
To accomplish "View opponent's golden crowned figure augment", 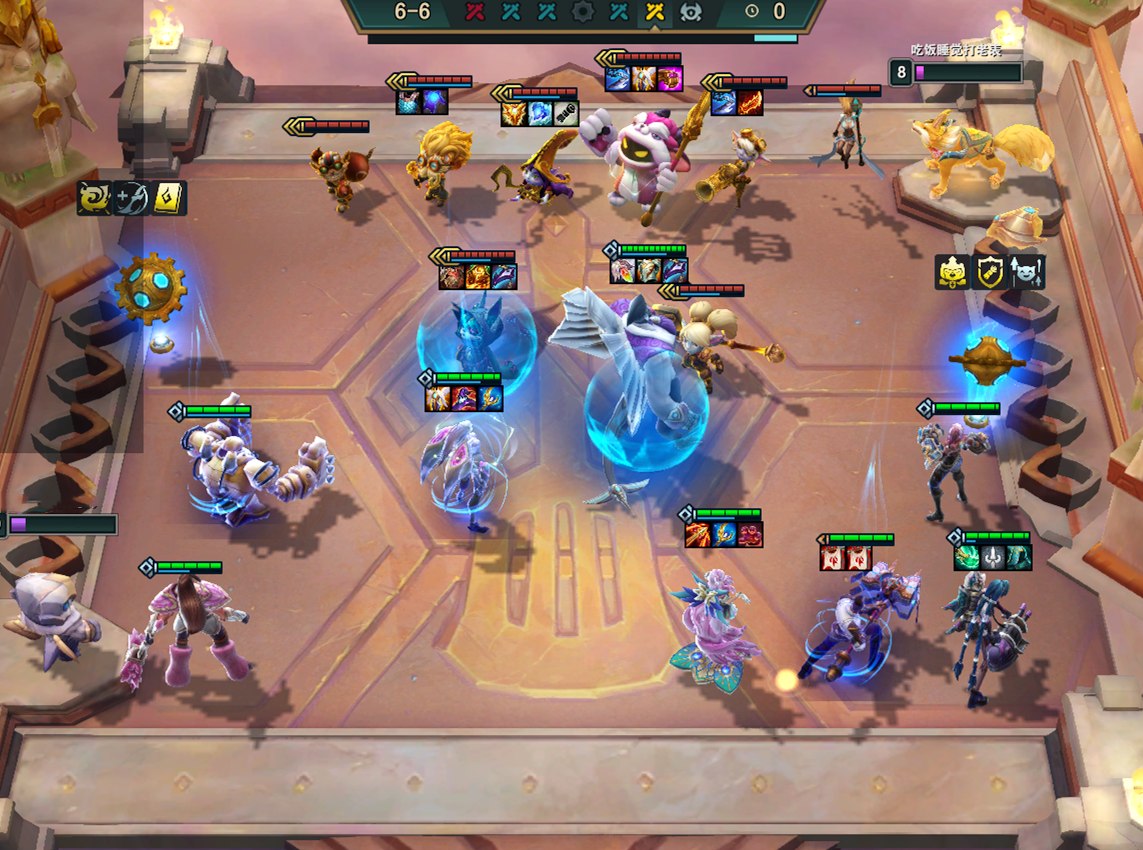I will (x=952, y=272).
